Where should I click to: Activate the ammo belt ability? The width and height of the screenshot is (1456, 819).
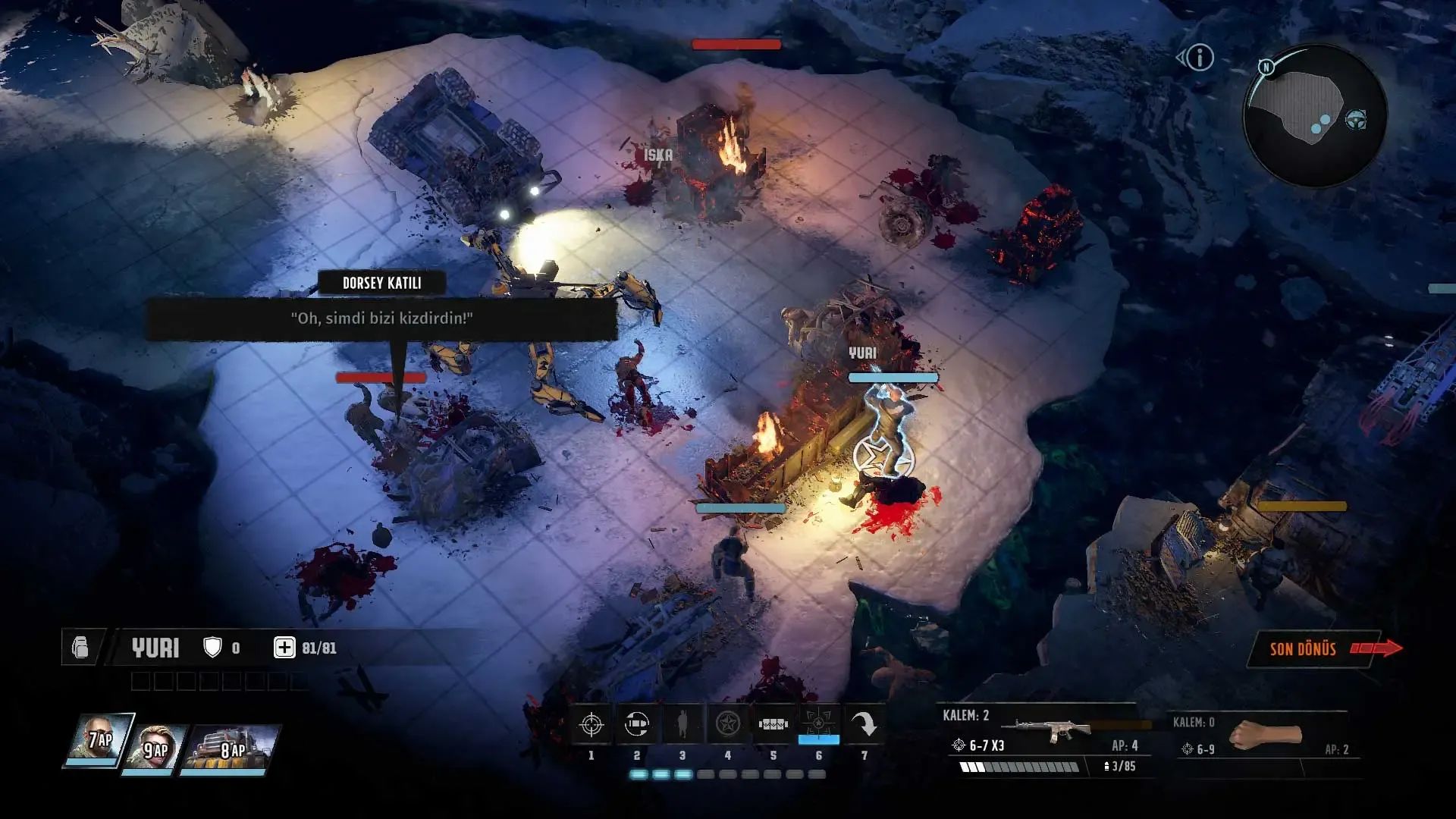tap(773, 725)
